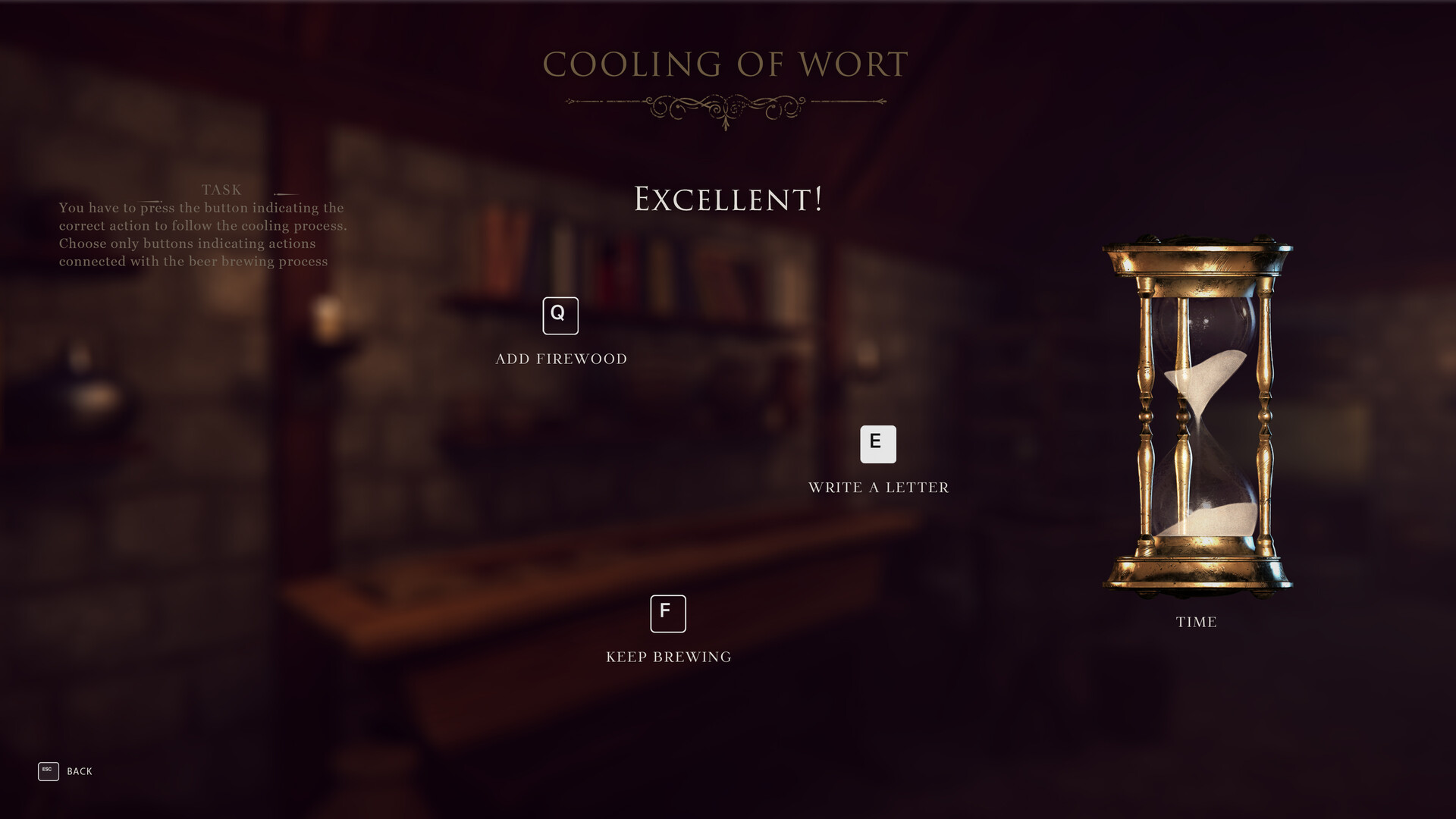Click the ESC key icon at bottom left
The width and height of the screenshot is (1456, 819).
click(48, 771)
